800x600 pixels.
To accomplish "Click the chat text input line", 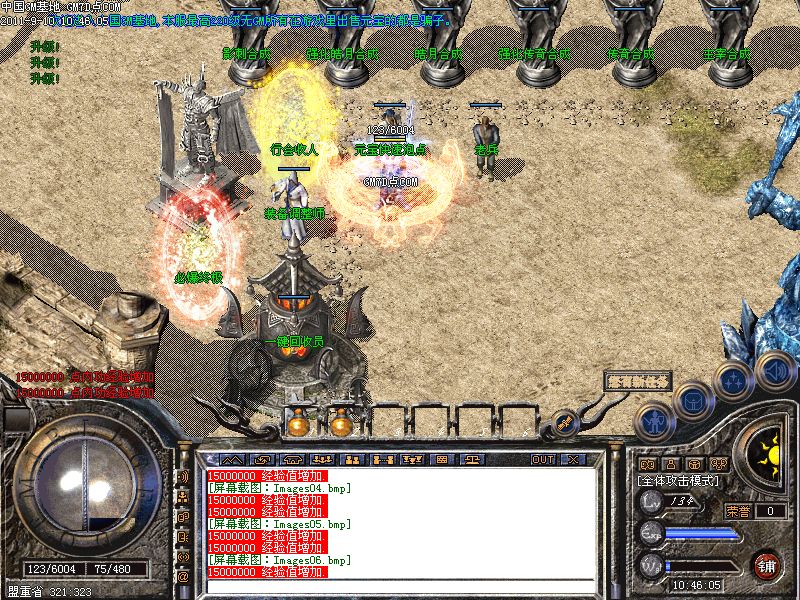I will tap(400, 586).
